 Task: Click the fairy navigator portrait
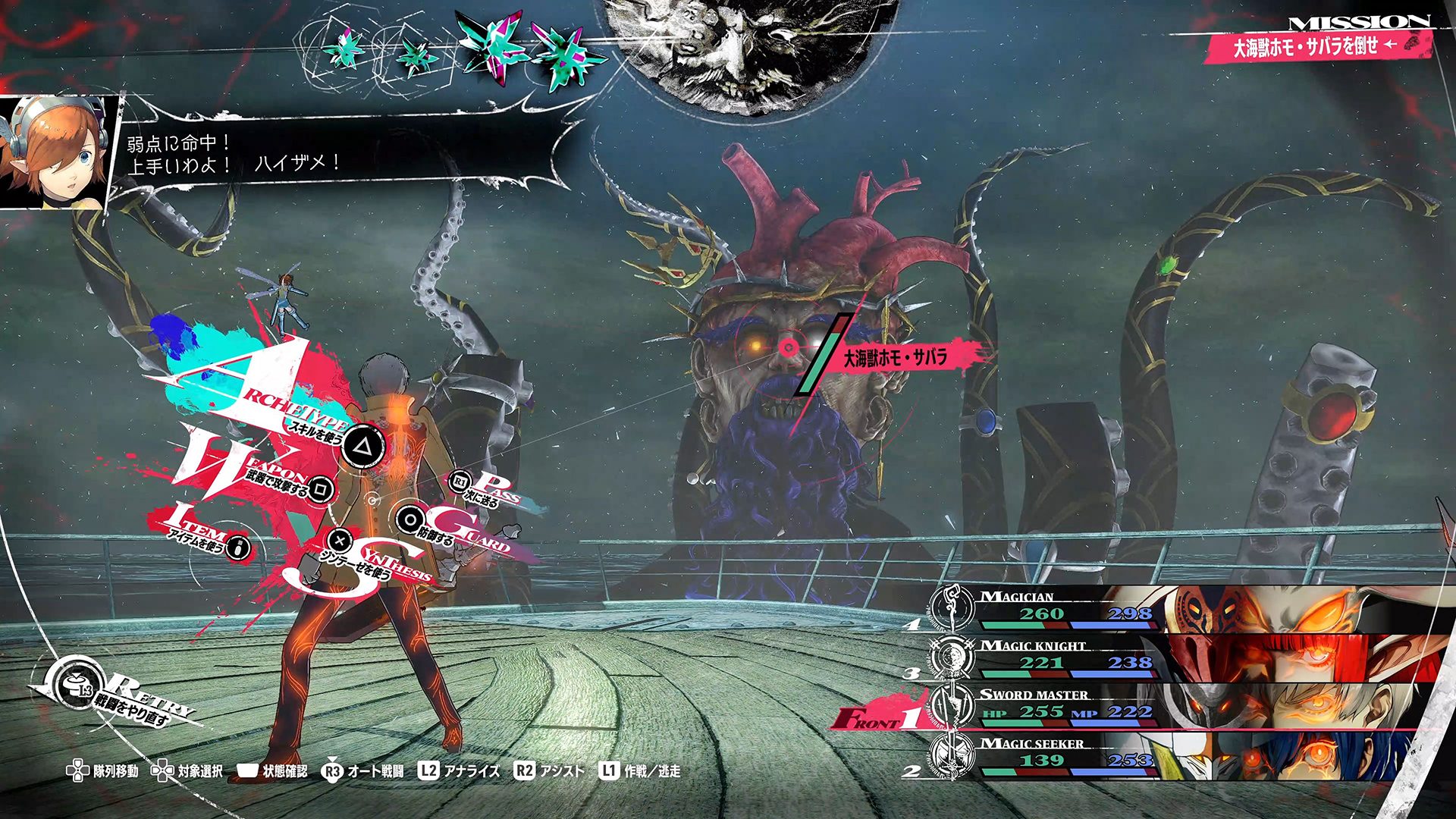coord(57,153)
